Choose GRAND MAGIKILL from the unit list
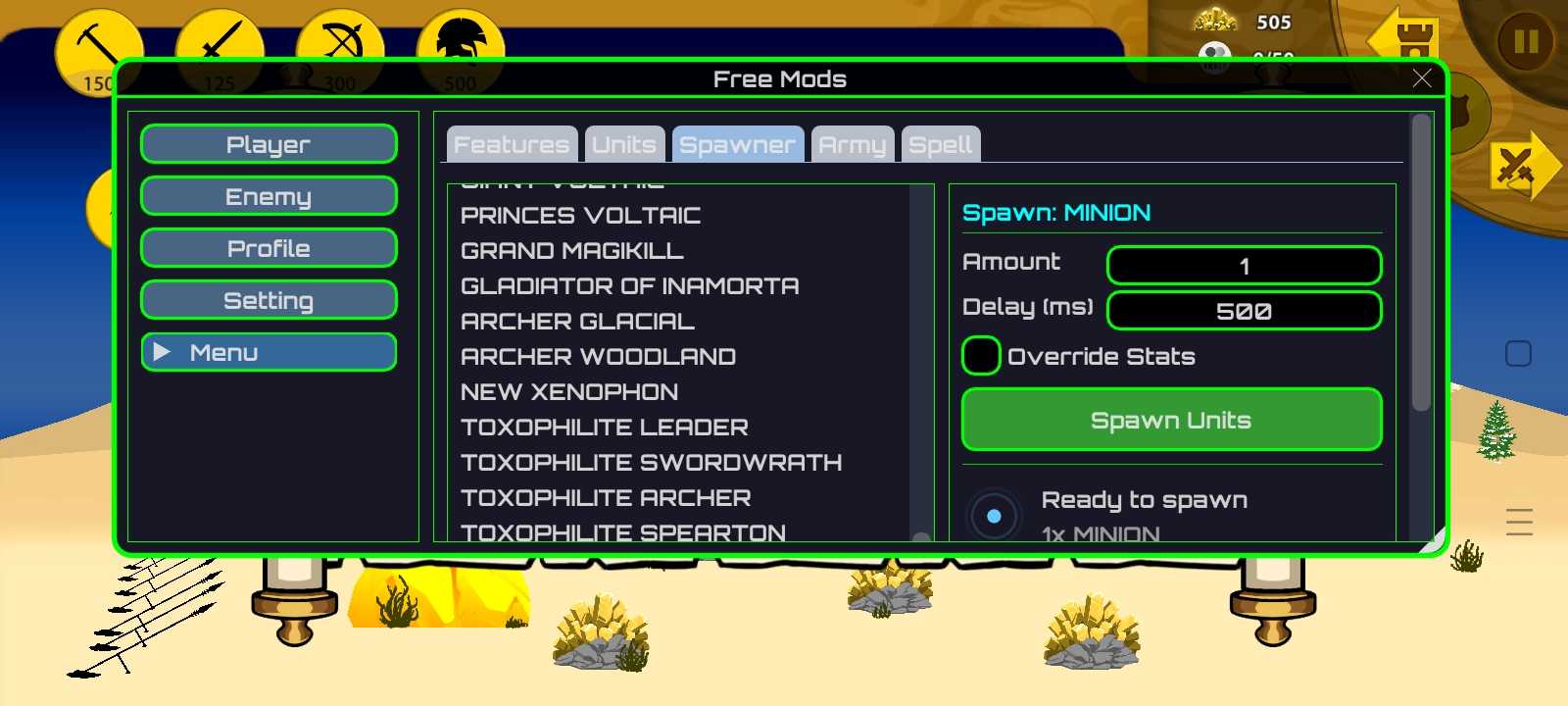 (572, 251)
